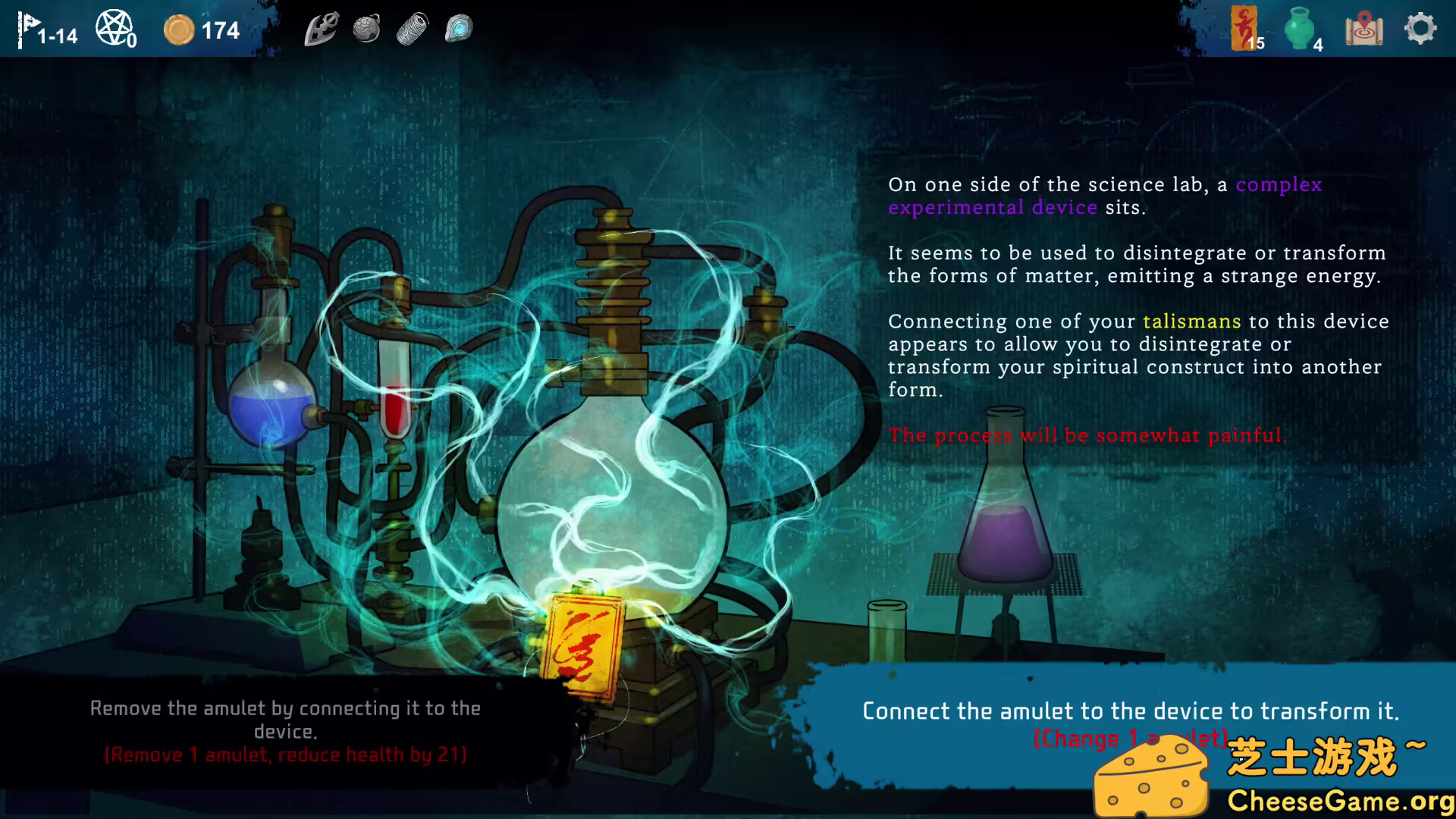
Task: Select the grappling hook weapon icon
Action: (x=321, y=28)
